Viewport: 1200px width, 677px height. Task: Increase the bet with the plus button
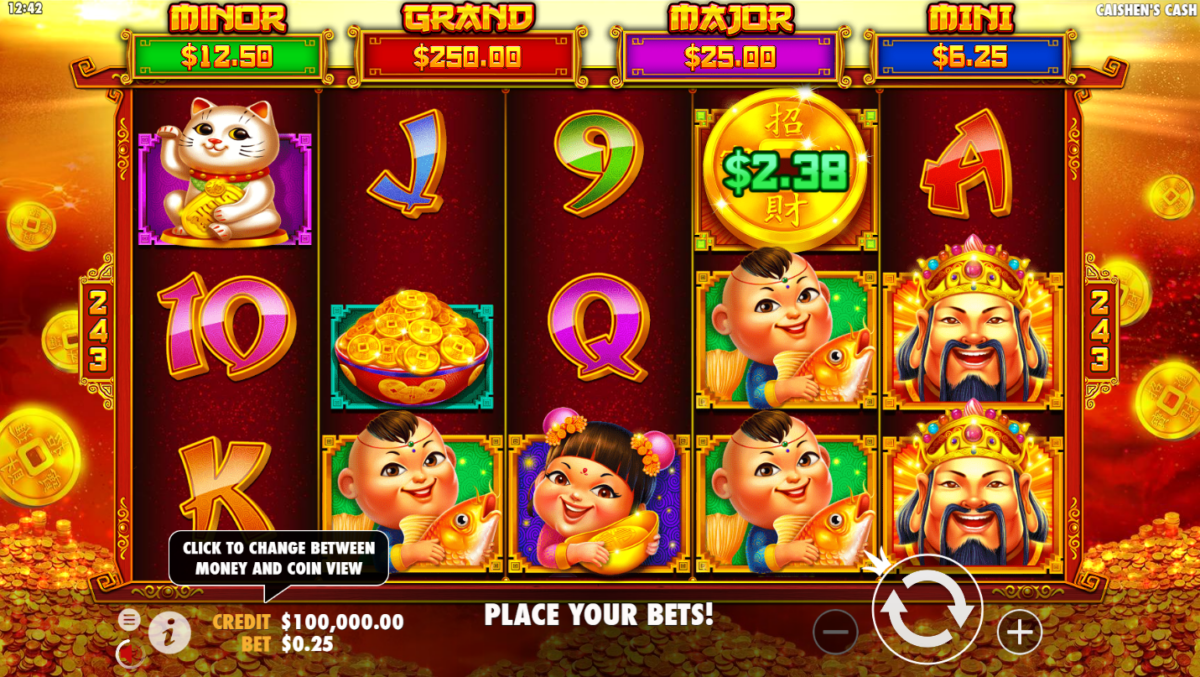(x=1019, y=632)
